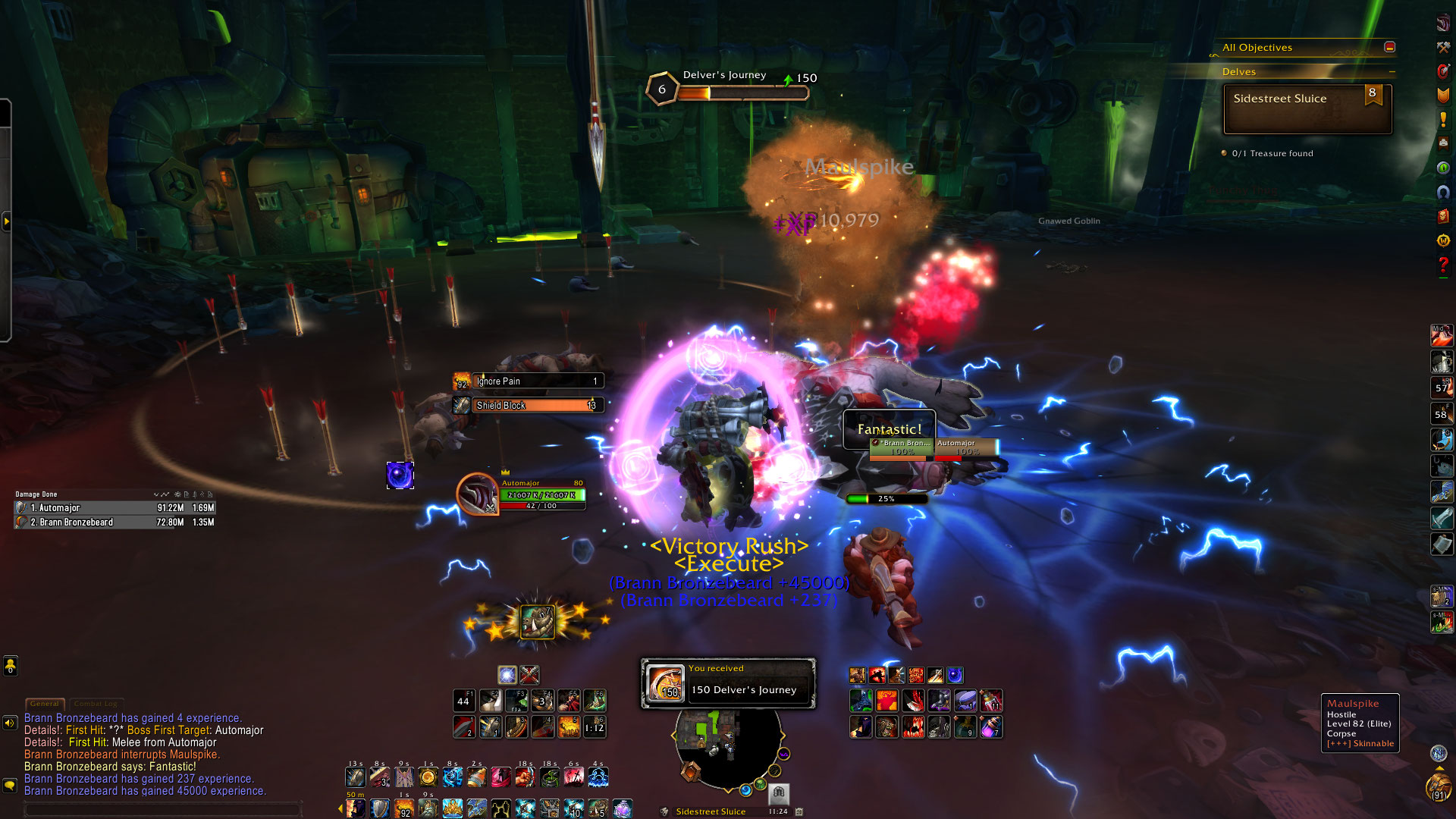Select the Sidestreet Sluice delve objective
Viewport: 1456px width, 819px height.
point(1307,108)
